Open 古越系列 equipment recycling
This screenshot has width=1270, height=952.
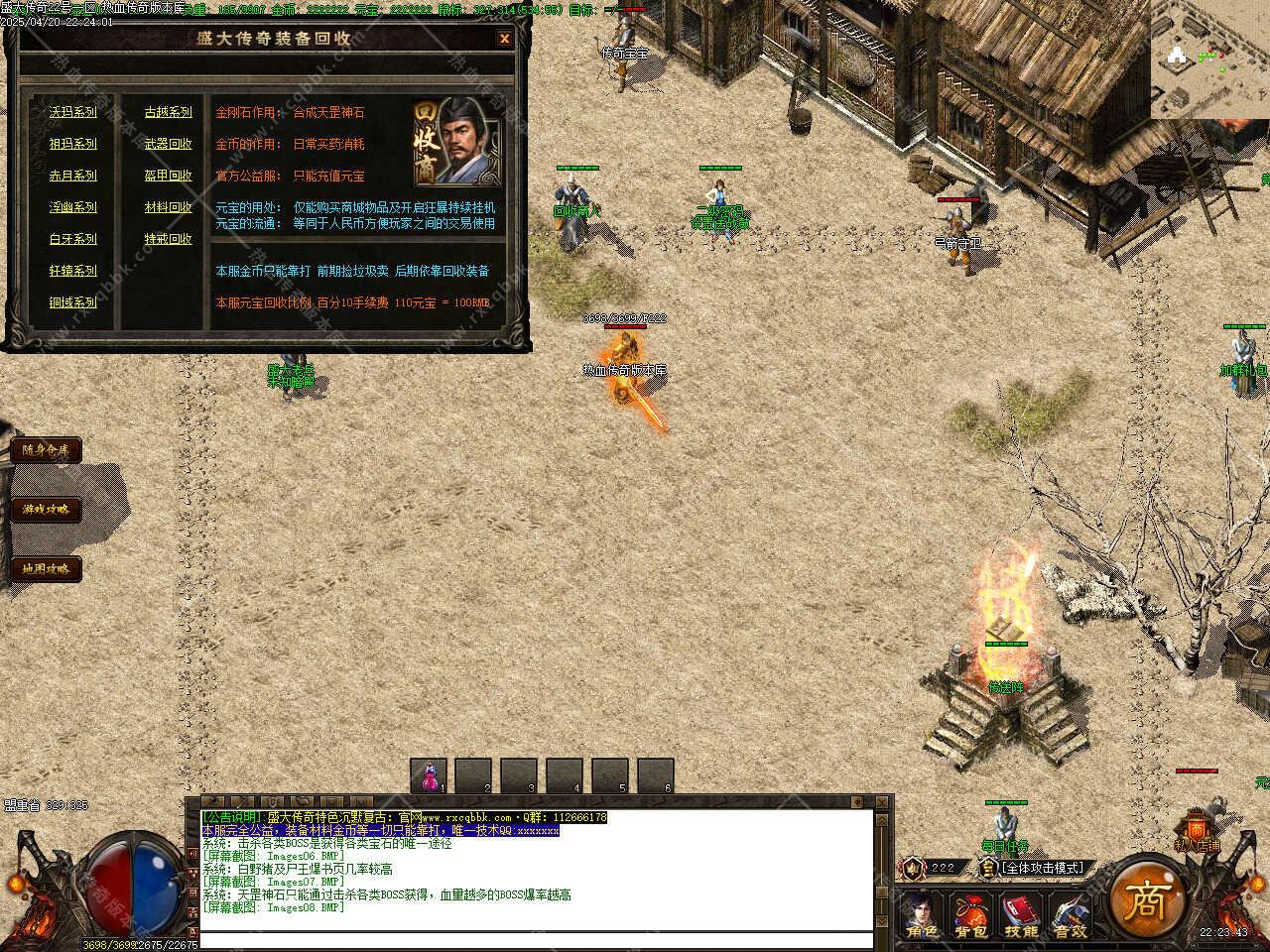click(169, 112)
